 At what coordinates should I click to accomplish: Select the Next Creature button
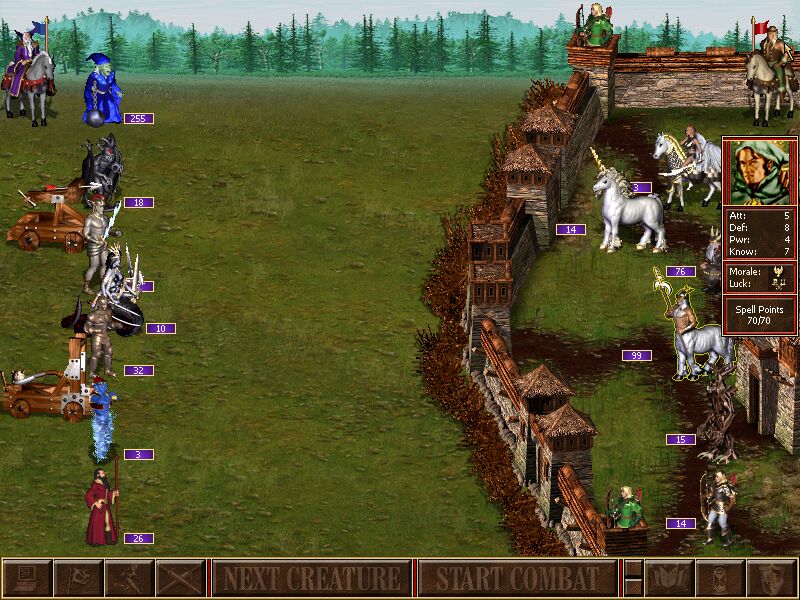pyautogui.click(x=311, y=578)
